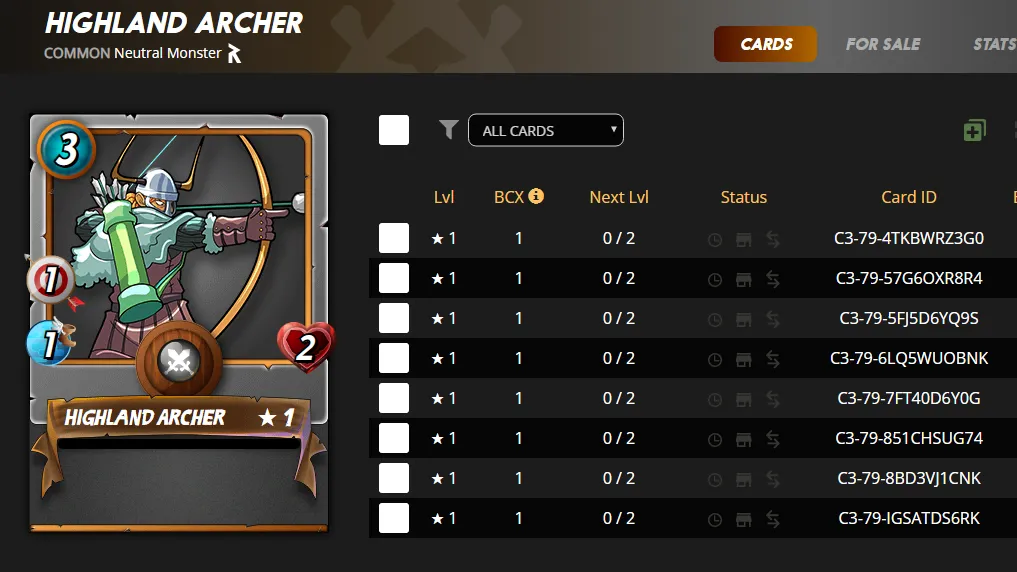Switch to the Cards tab

tap(766, 44)
